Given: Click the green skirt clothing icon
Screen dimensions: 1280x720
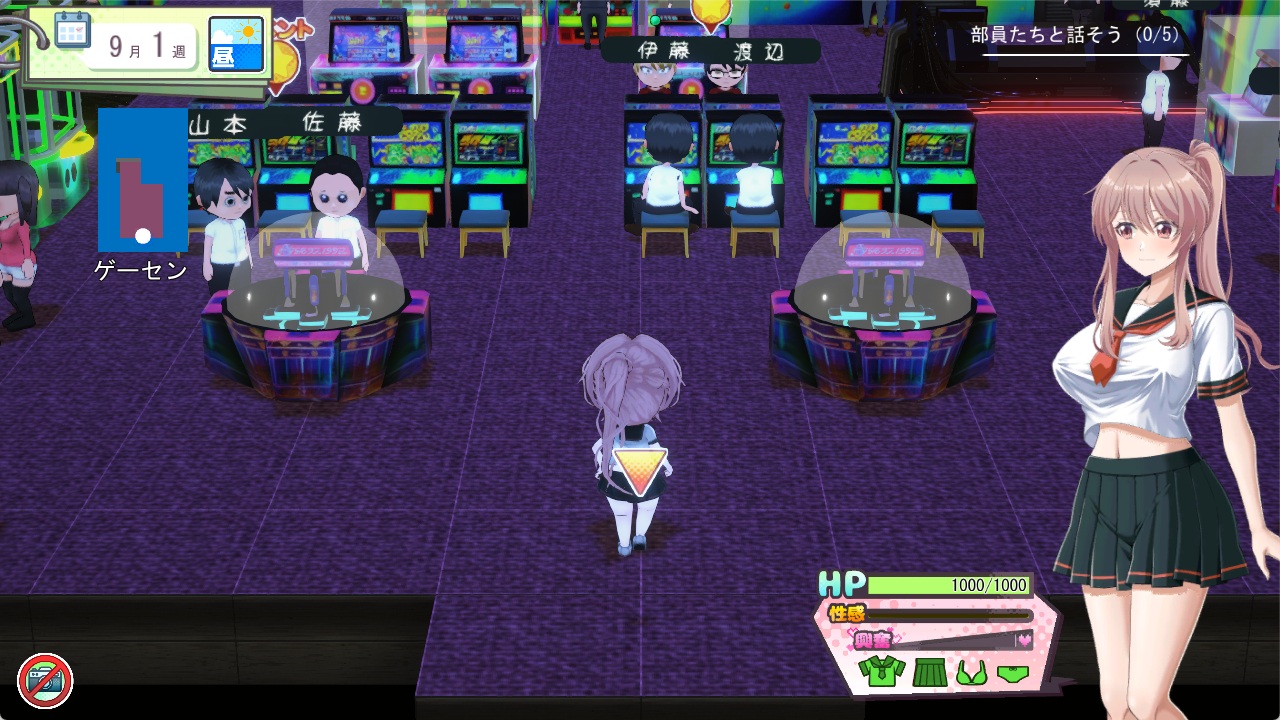Looking at the screenshot, I should point(929,672).
